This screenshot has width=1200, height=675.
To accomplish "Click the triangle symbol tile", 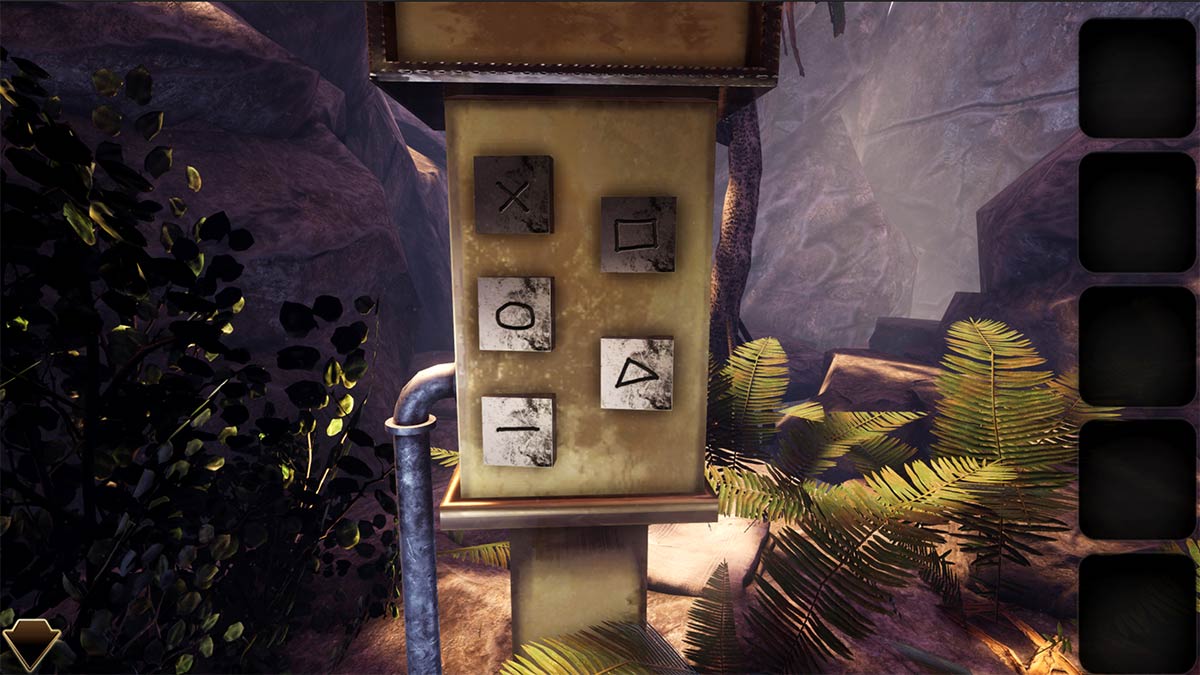I will click(637, 373).
